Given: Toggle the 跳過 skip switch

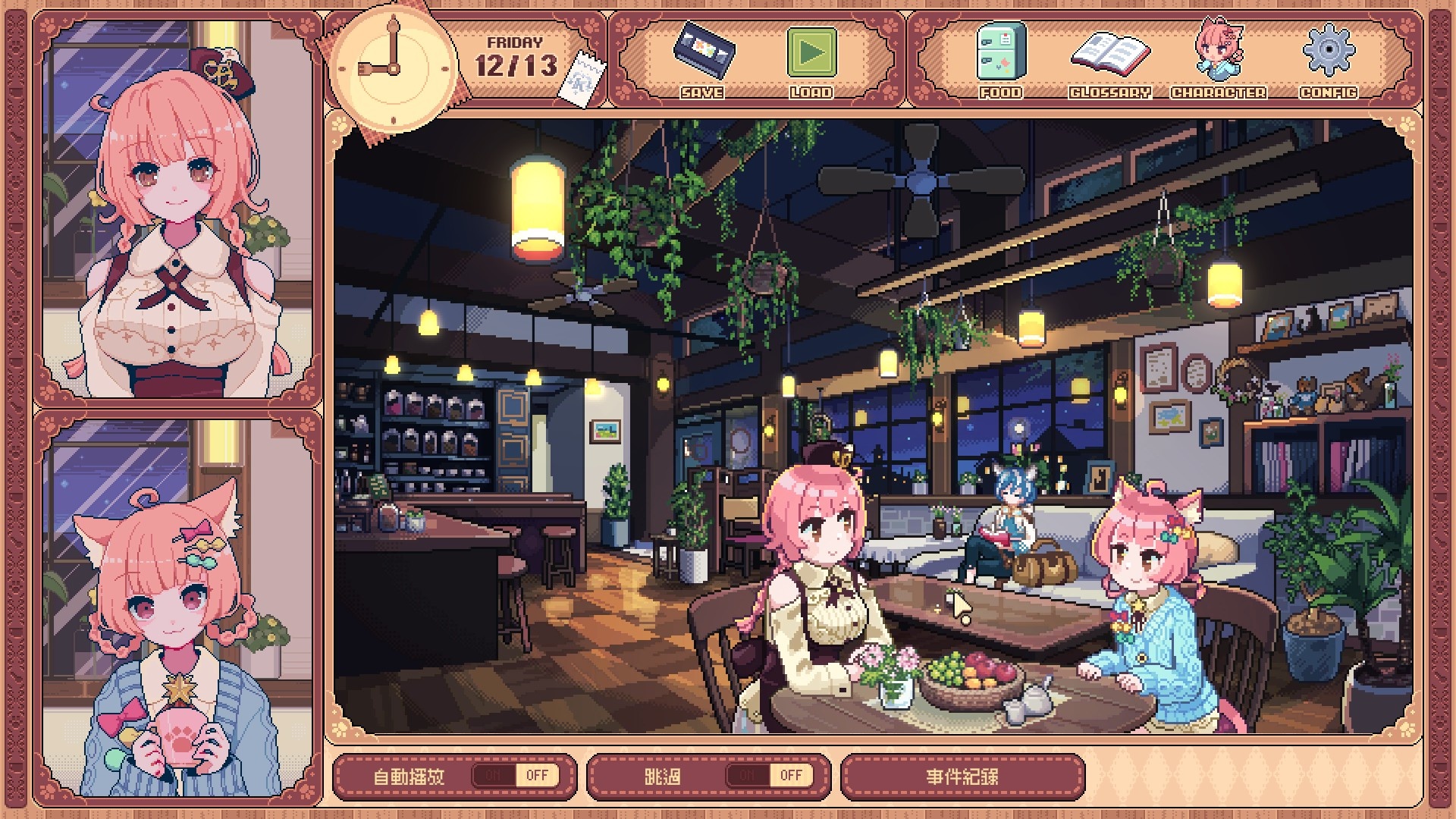Looking at the screenshot, I should (x=768, y=775).
